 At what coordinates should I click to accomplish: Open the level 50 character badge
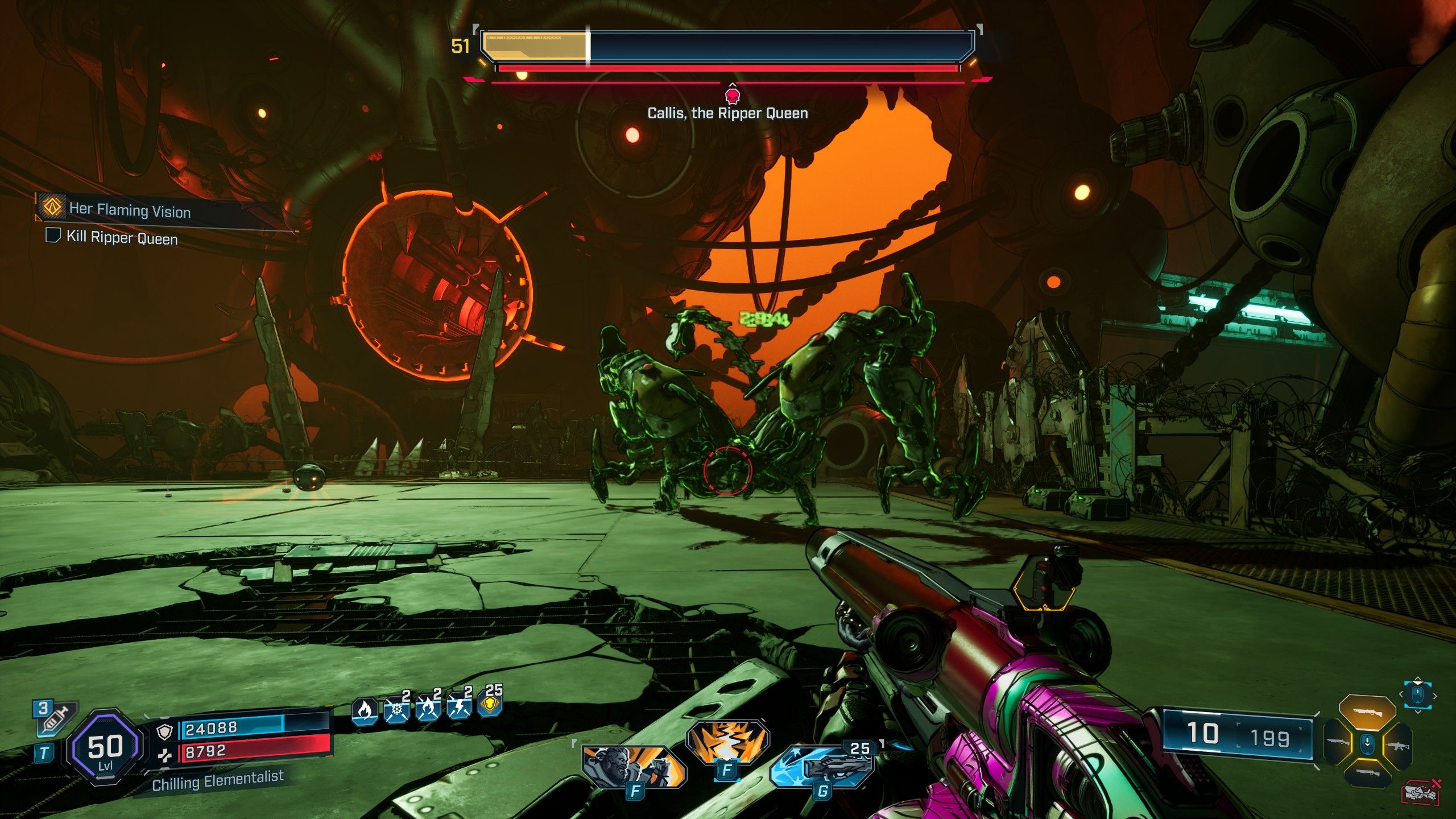point(105,747)
